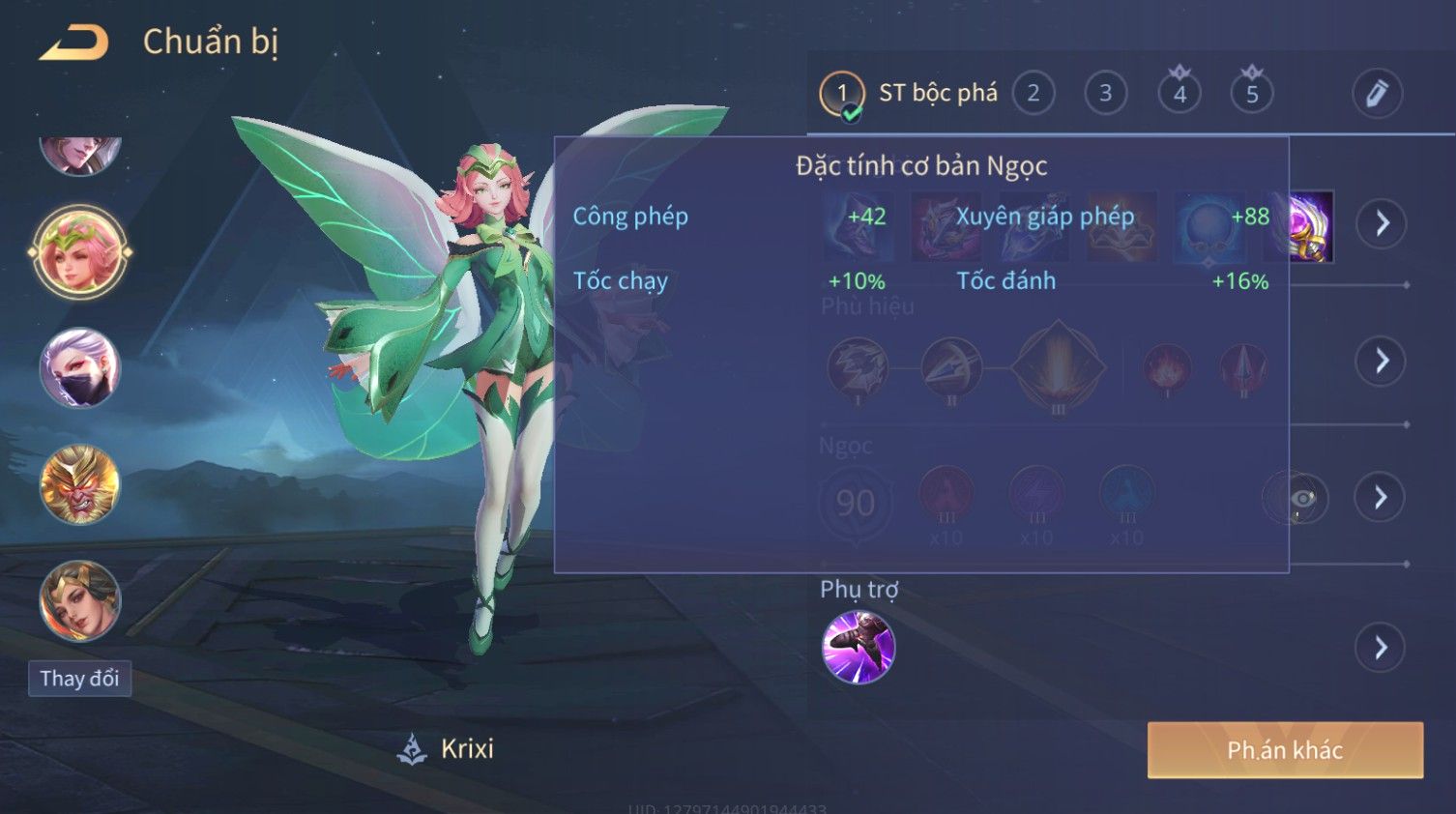Choose the masked white-haired hero portrait

(x=80, y=368)
